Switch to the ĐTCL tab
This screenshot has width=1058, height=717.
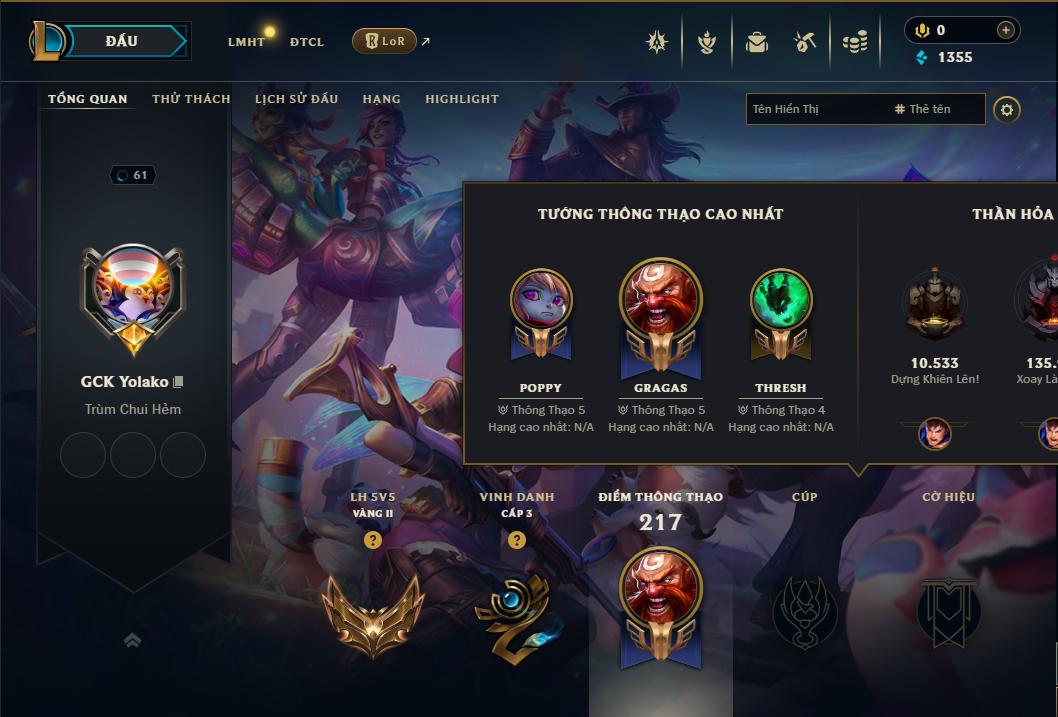pos(307,42)
